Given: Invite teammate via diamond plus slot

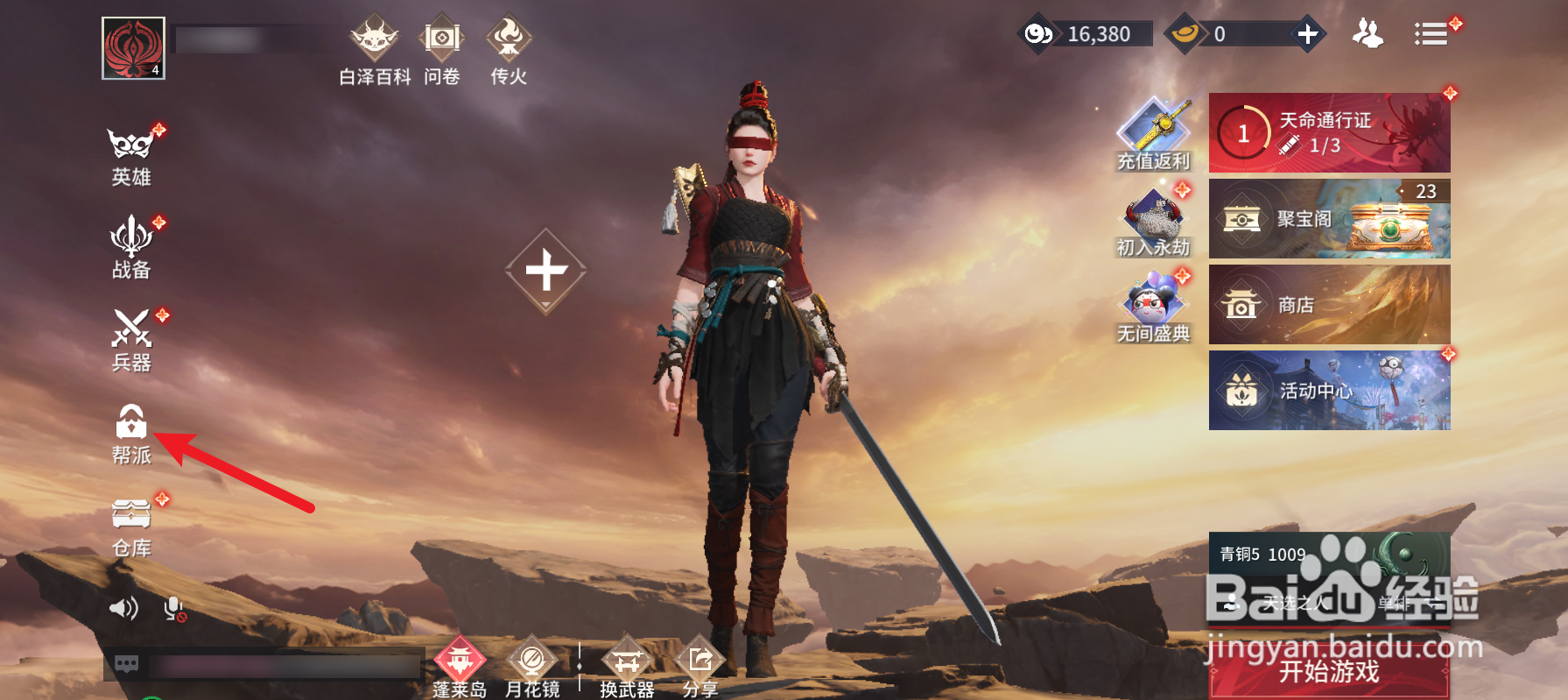Looking at the screenshot, I should tap(546, 271).
